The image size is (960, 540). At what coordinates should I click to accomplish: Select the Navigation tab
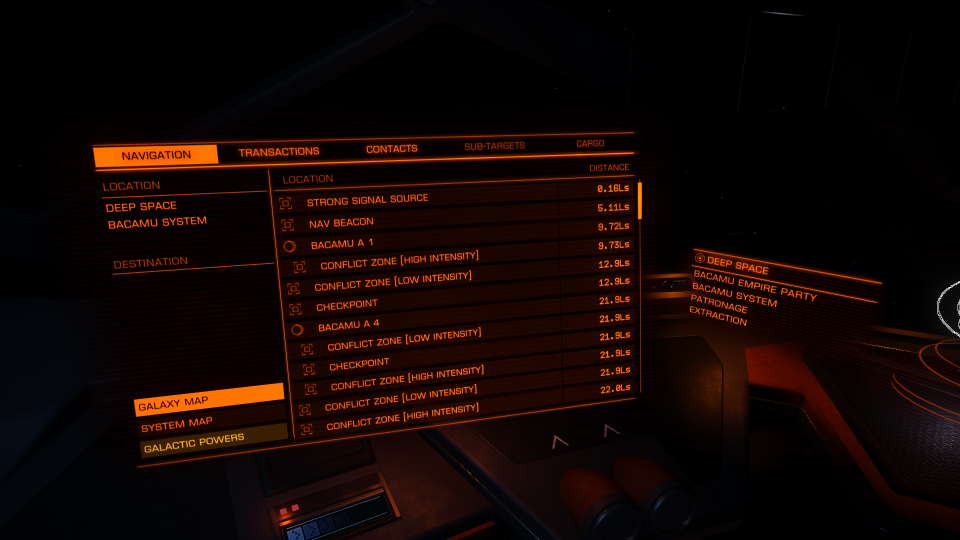point(156,155)
